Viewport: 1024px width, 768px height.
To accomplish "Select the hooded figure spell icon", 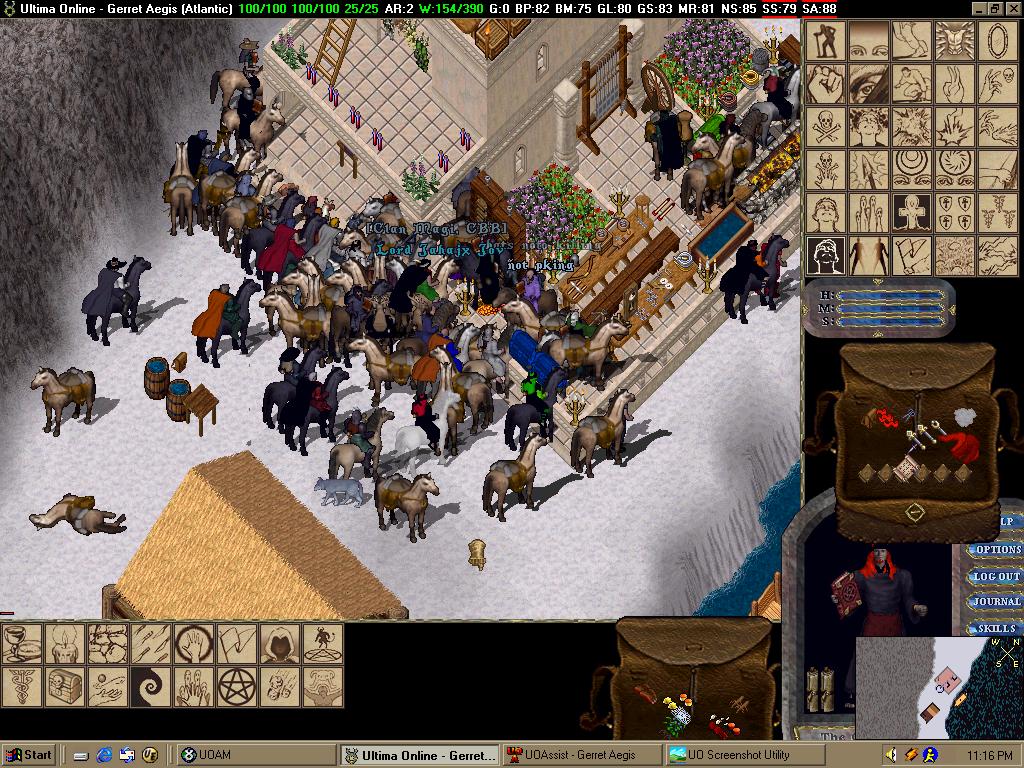I will 281,643.
